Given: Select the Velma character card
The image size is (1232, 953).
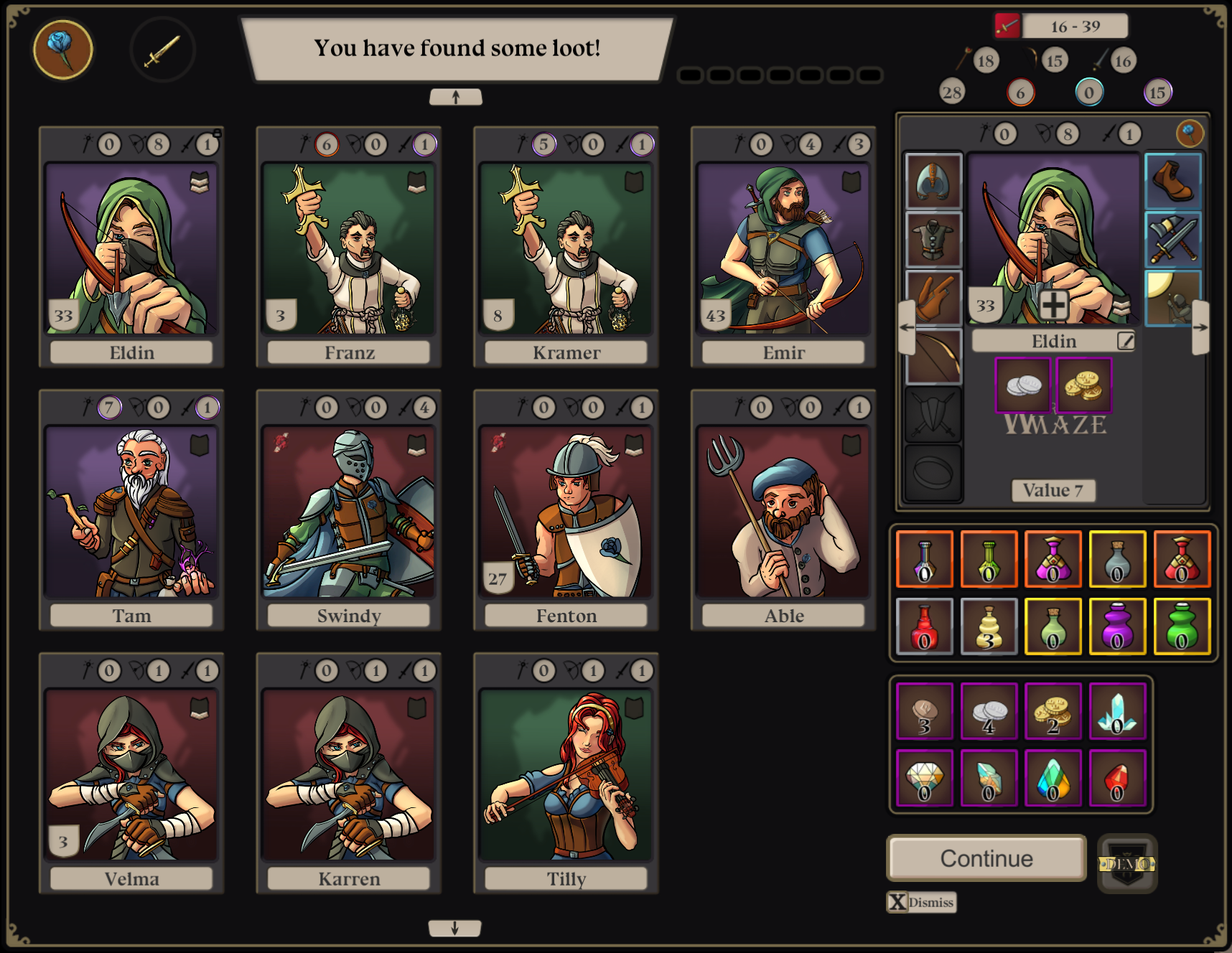Looking at the screenshot, I should pyautogui.click(x=131, y=774).
